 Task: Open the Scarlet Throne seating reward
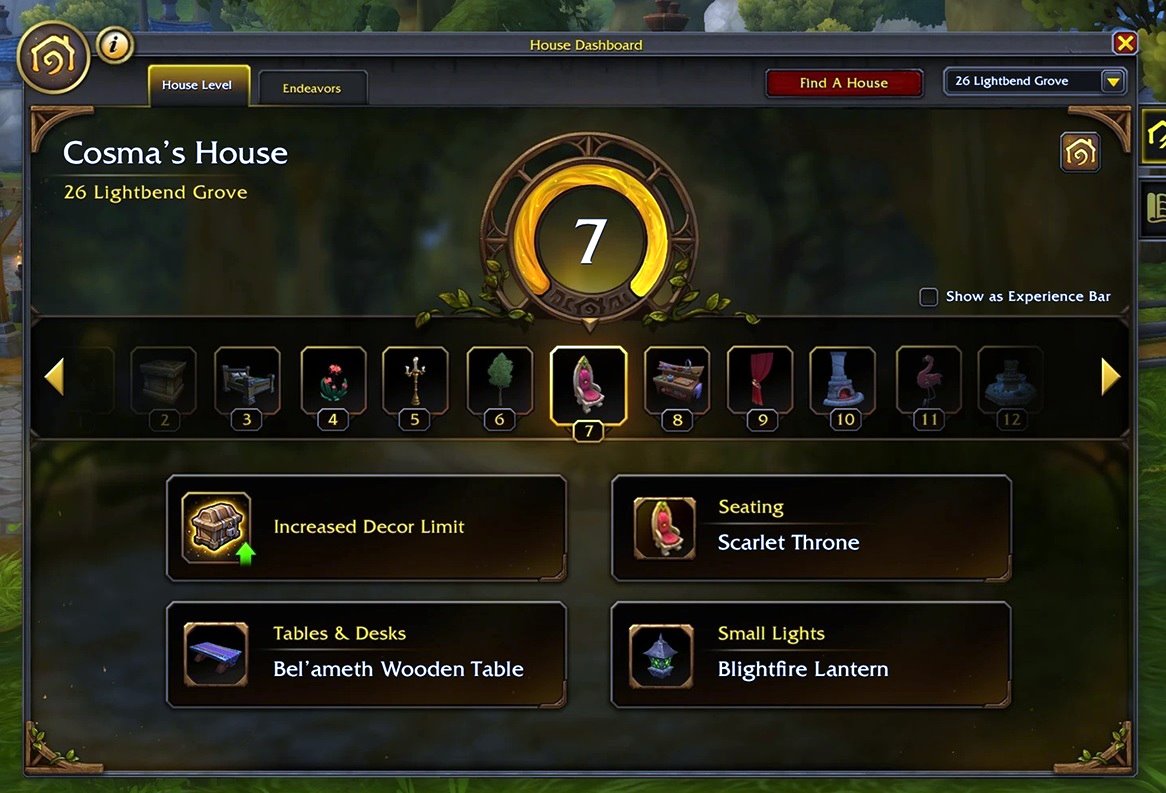click(810, 527)
